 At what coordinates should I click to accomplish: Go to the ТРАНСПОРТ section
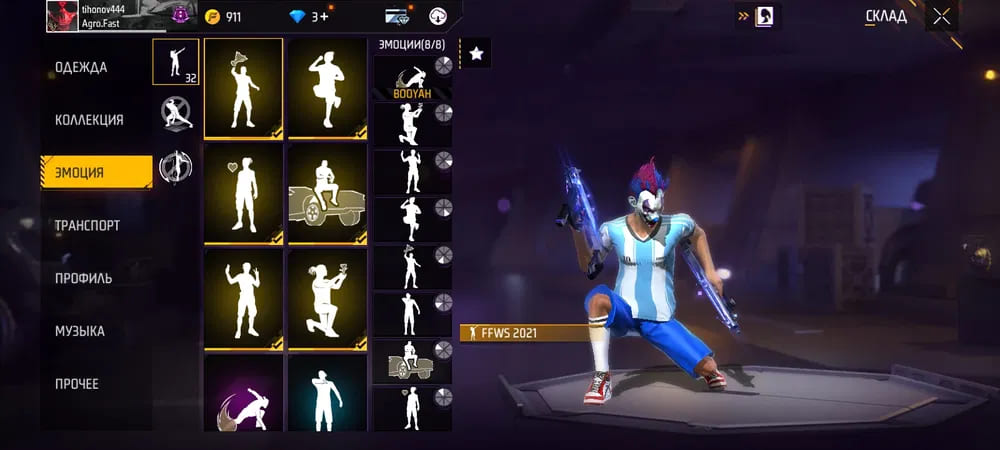click(87, 225)
